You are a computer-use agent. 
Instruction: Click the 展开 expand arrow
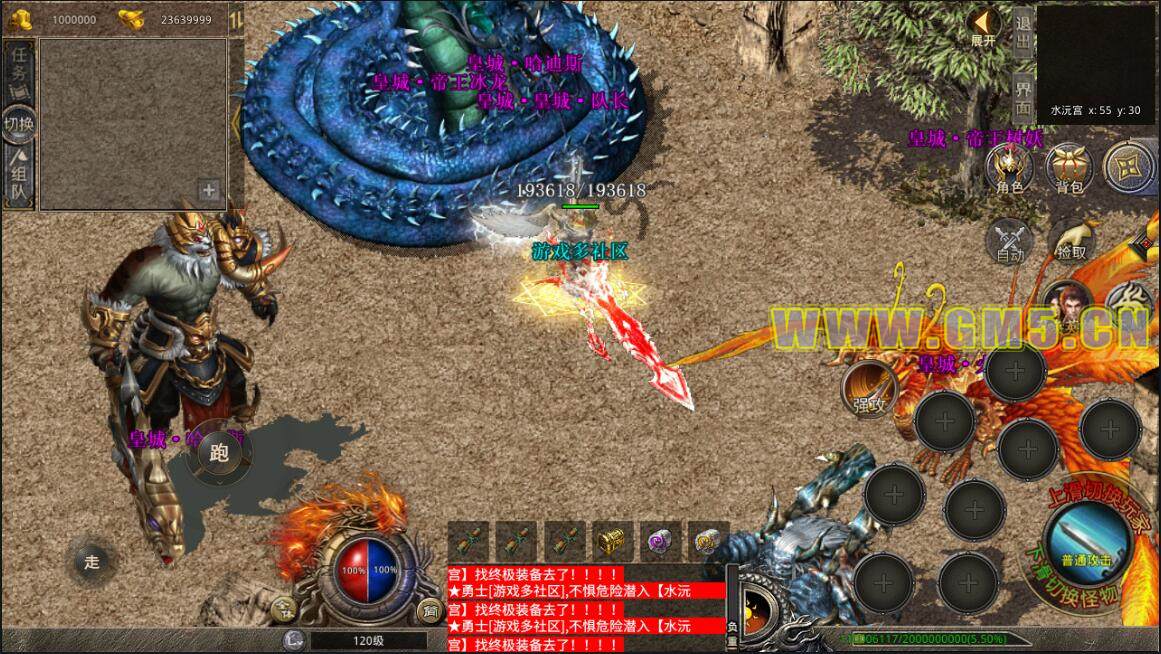pos(984,26)
